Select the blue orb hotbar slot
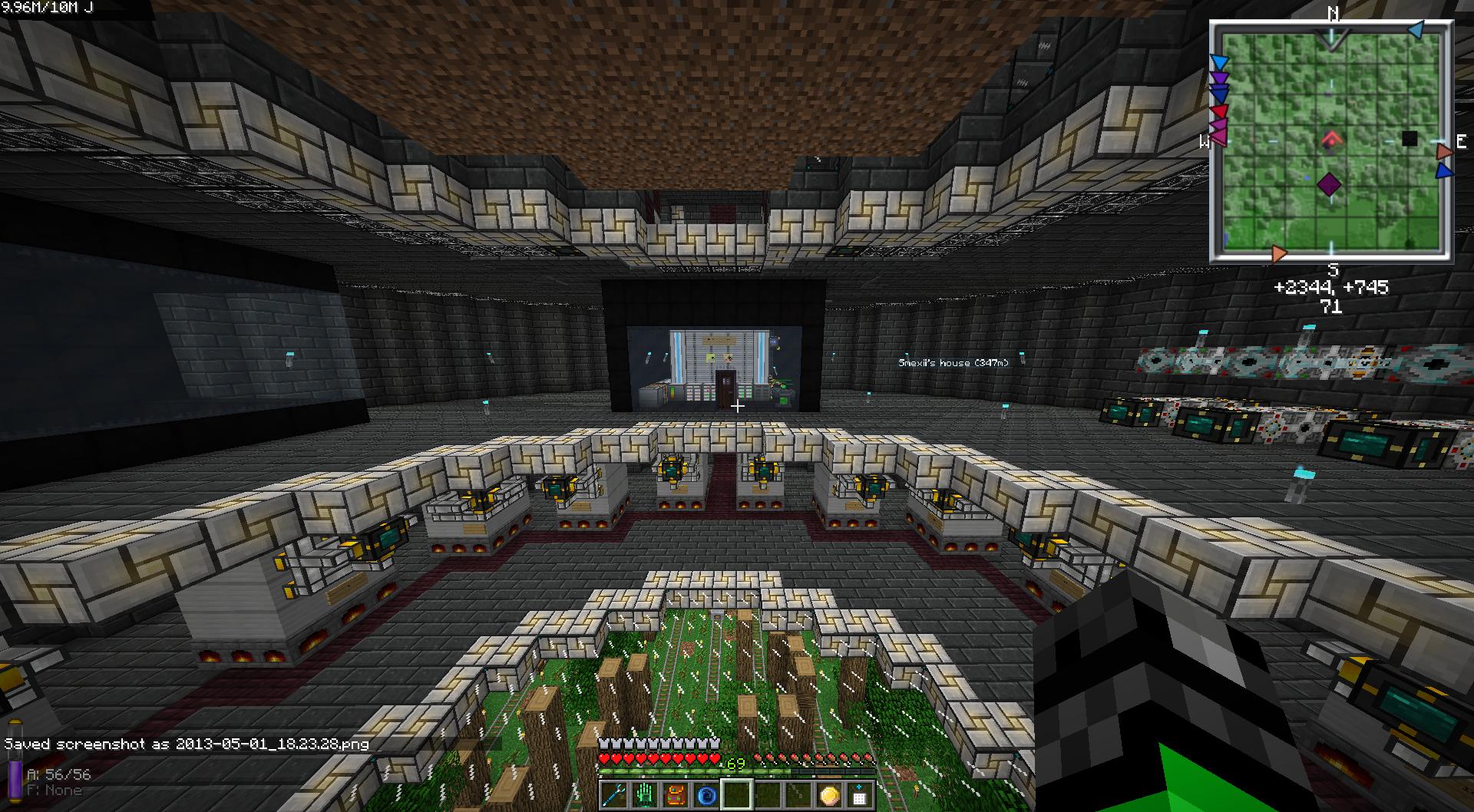 pyautogui.click(x=707, y=794)
